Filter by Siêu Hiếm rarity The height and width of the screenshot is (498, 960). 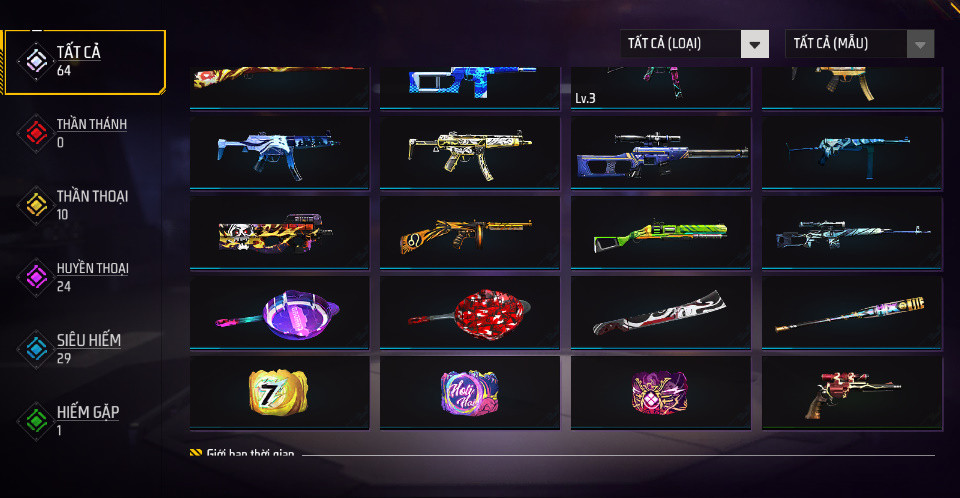click(85, 349)
